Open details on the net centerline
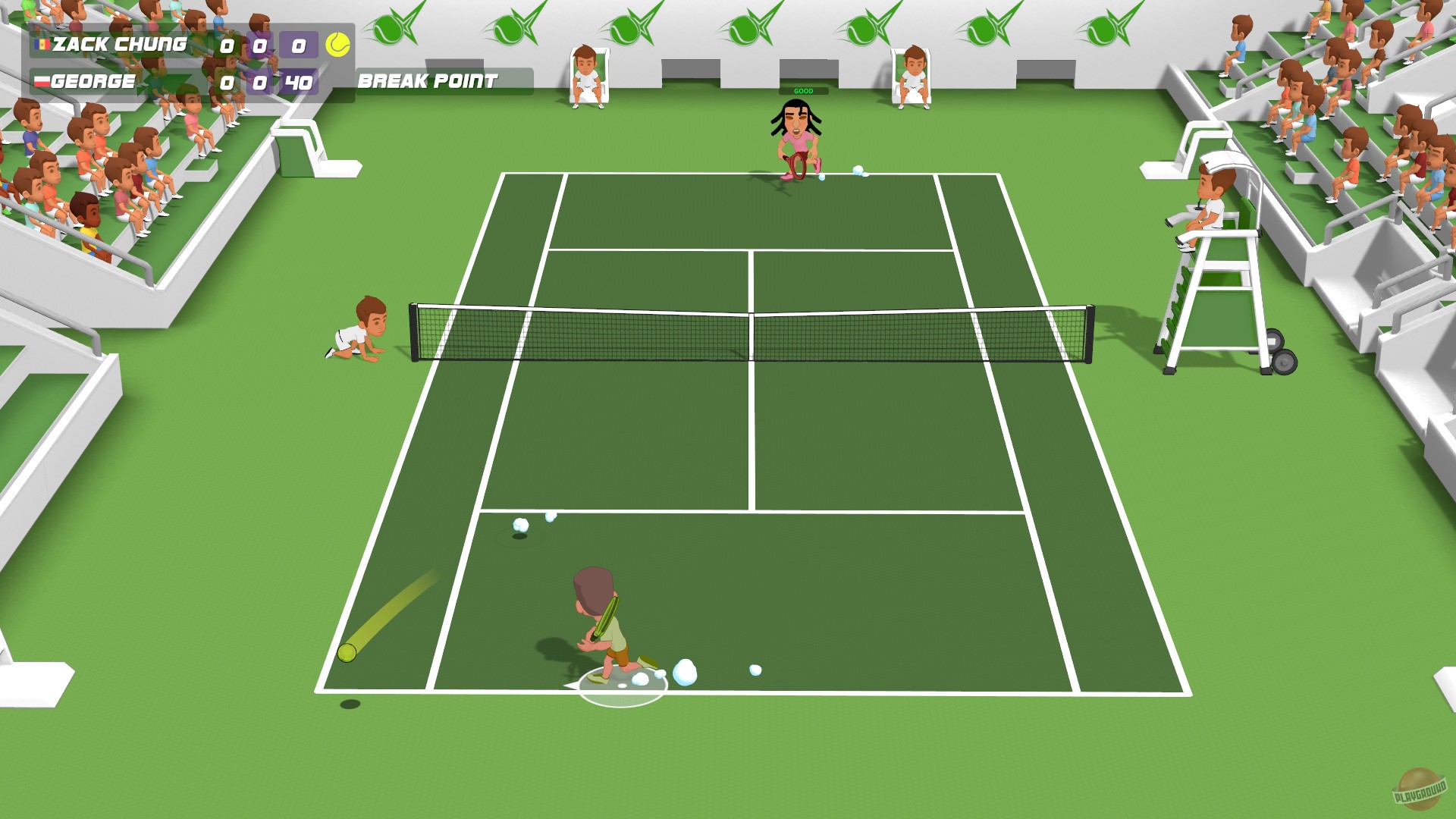 tap(751, 334)
